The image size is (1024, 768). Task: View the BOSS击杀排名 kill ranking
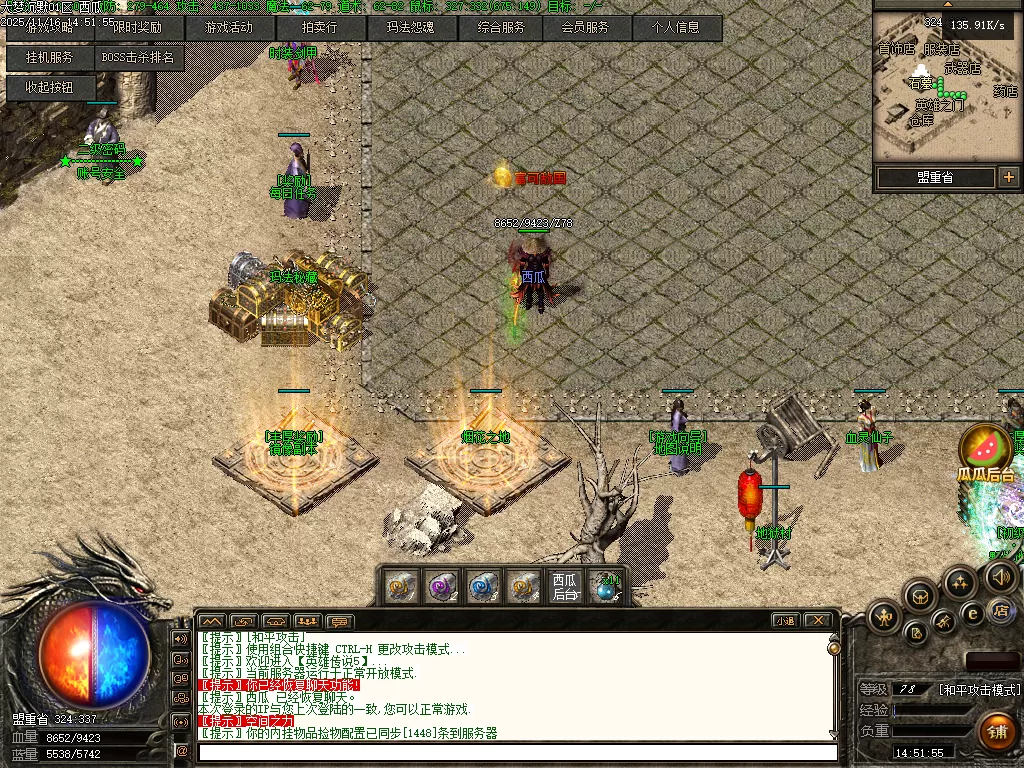[139, 58]
